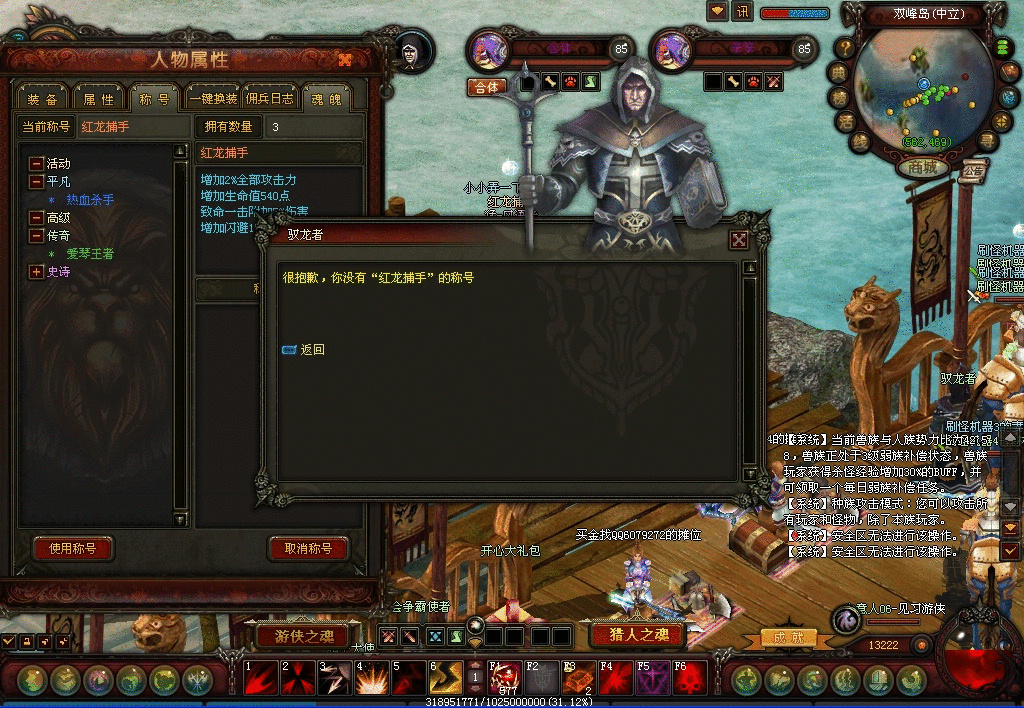
Task: Click the question mark help icon
Action: point(846,47)
